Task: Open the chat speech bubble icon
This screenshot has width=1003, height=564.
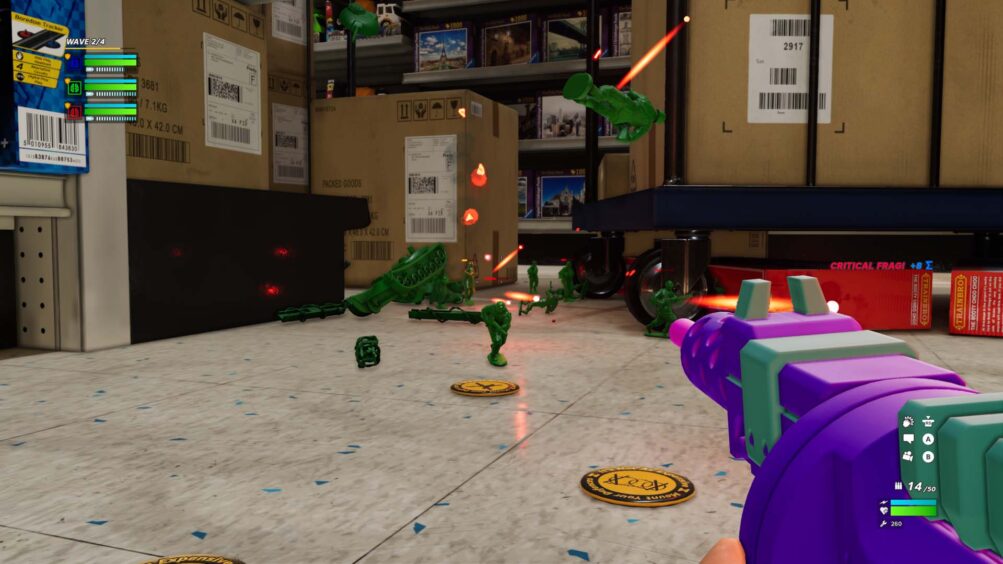Action: click(908, 439)
